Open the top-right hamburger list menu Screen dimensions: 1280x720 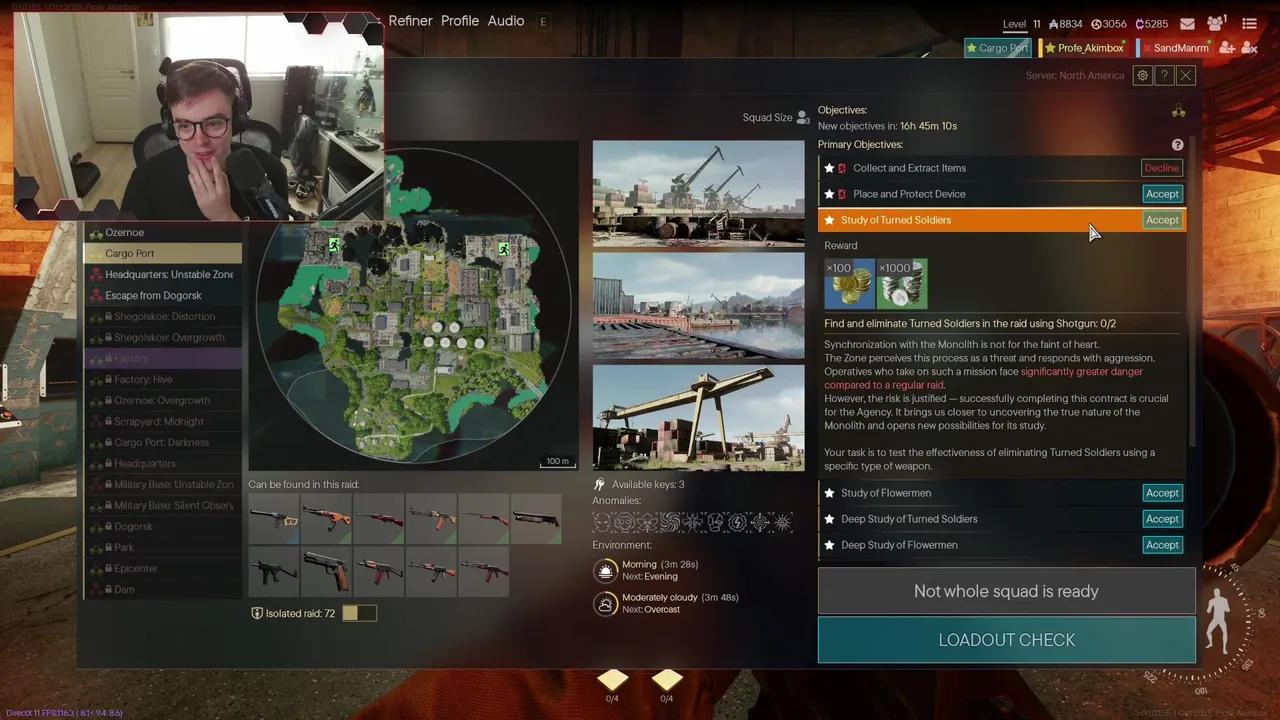tap(1249, 24)
